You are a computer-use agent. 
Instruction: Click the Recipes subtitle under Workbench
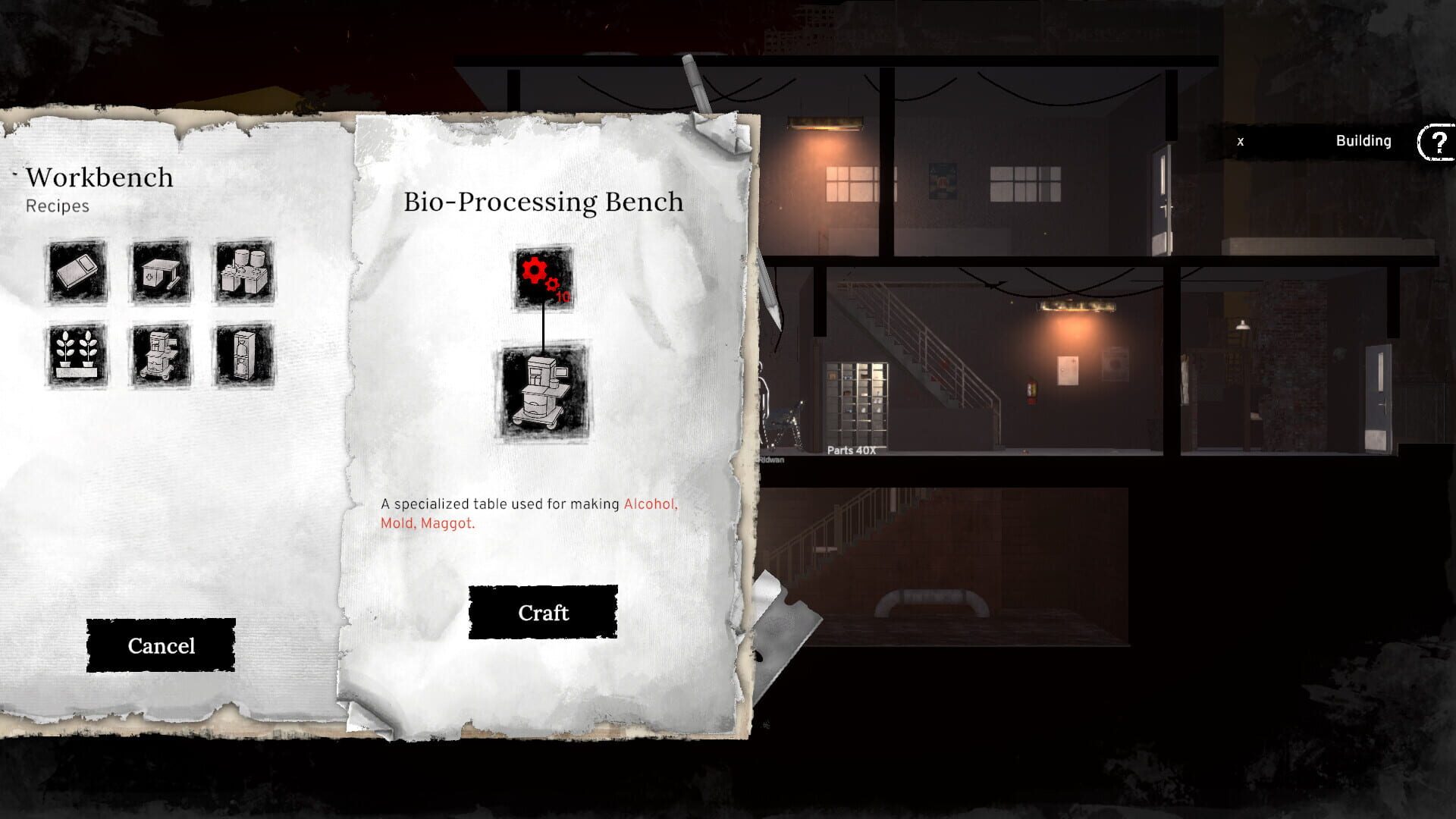[x=56, y=205]
